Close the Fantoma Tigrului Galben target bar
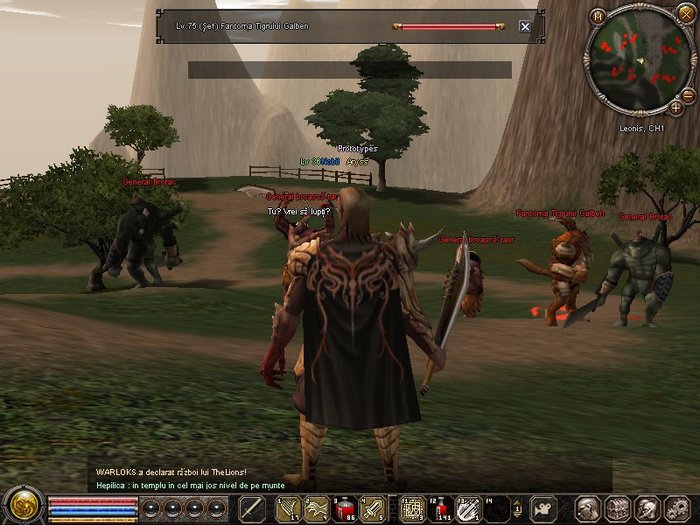This screenshot has height=525, width=700. 525,27
